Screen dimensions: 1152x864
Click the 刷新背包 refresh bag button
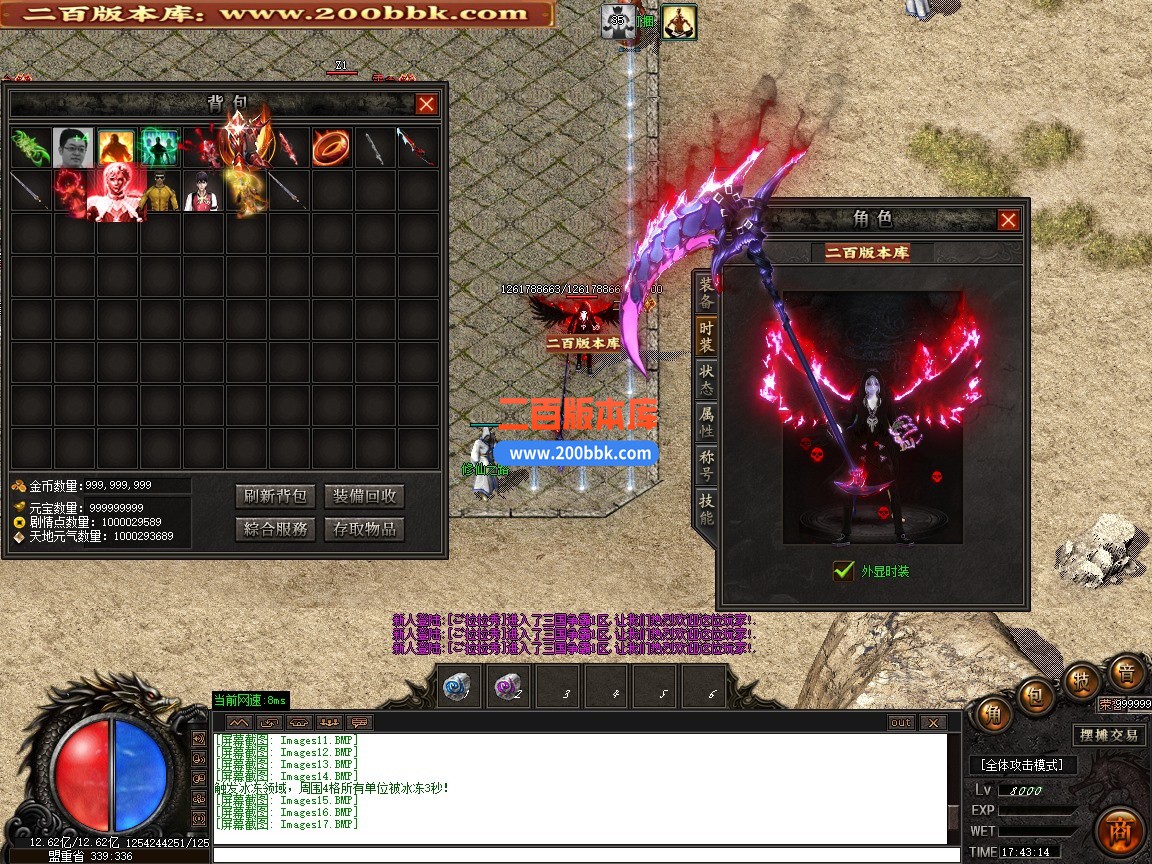[275, 496]
